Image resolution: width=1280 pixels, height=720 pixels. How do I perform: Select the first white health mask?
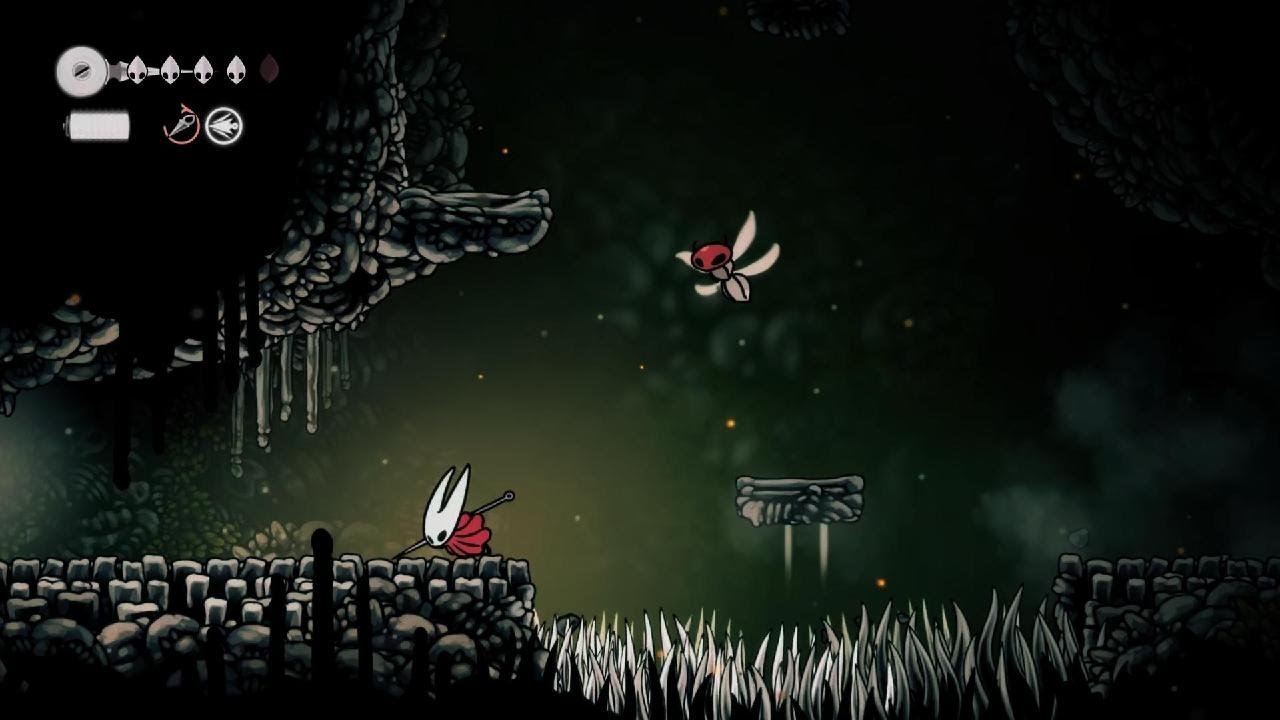point(137,70)
